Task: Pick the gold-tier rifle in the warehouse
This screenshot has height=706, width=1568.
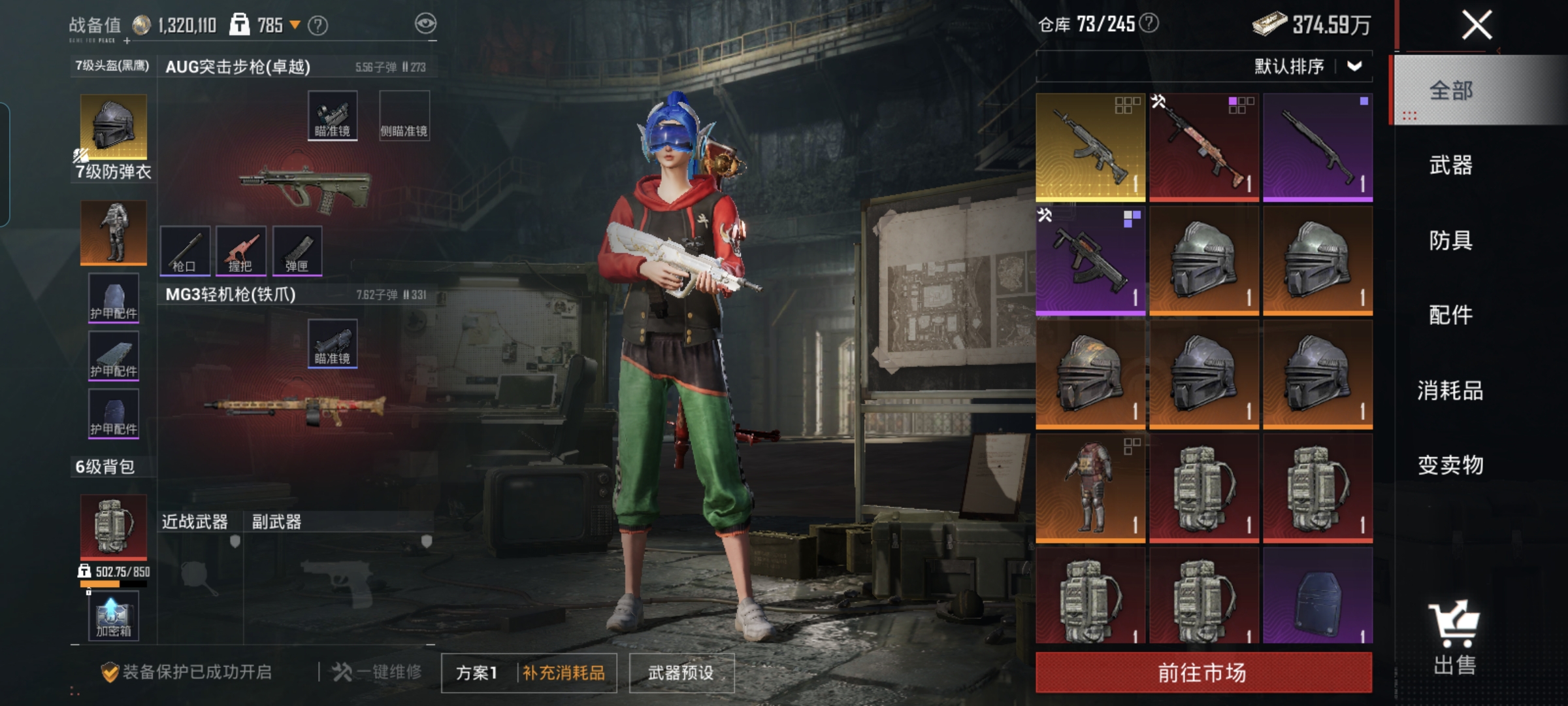Action: 1090,146
